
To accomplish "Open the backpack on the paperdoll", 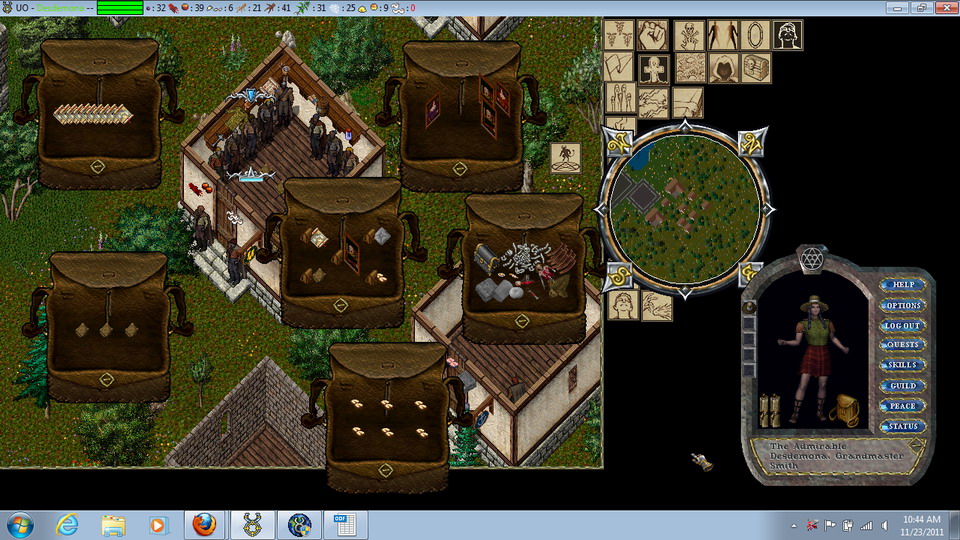I will tap(847, 408).
